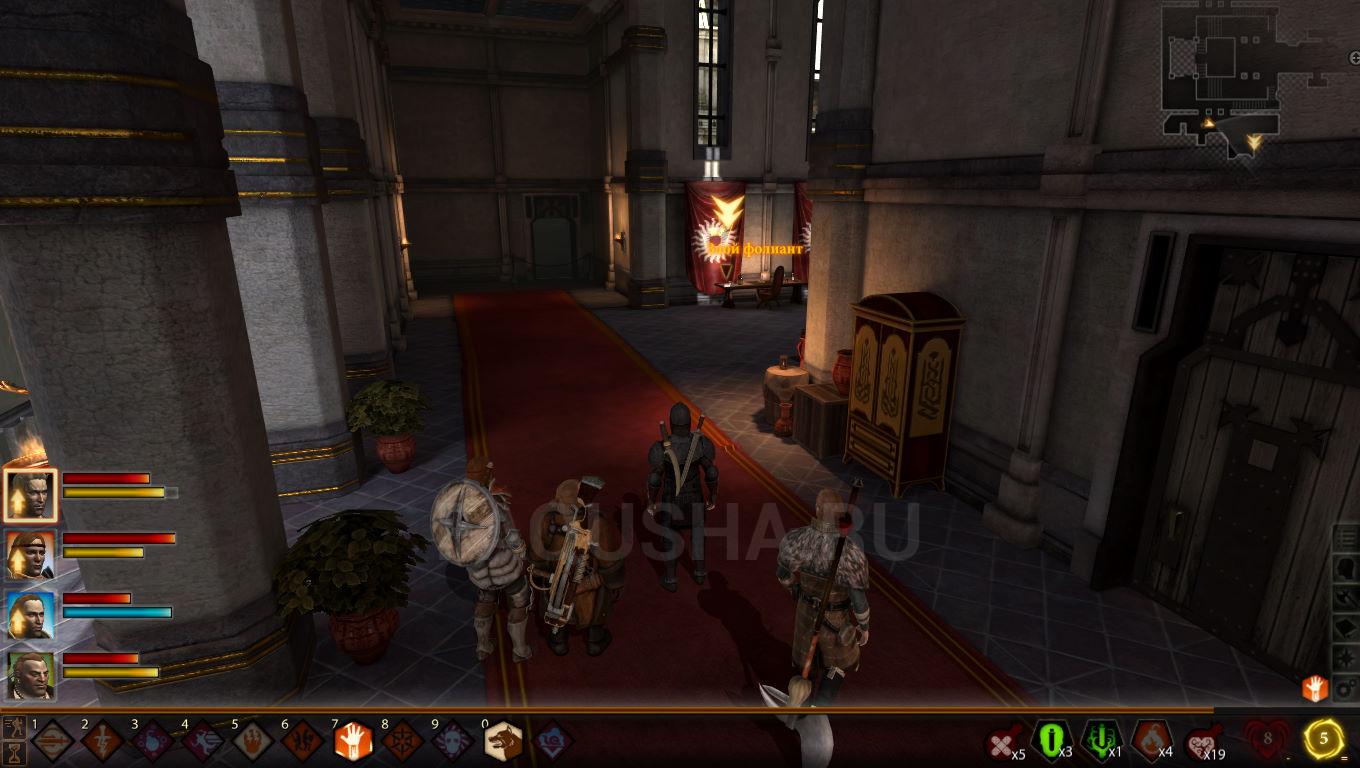Open the character record sidebar icon
Viewport: 1360px width, 768px height.
point(1345,569)
